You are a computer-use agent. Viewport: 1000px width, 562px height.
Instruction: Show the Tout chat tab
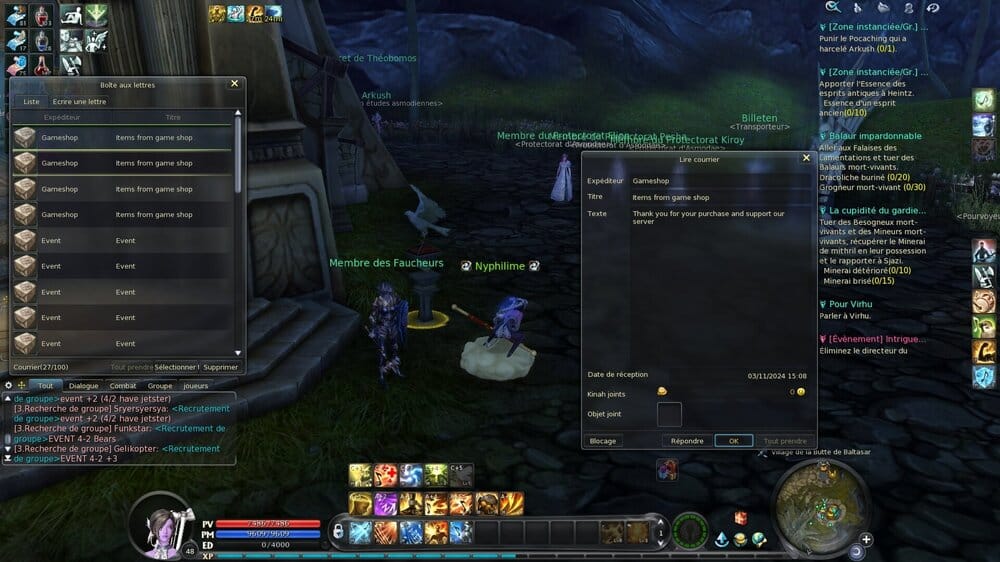click(45, 385)
